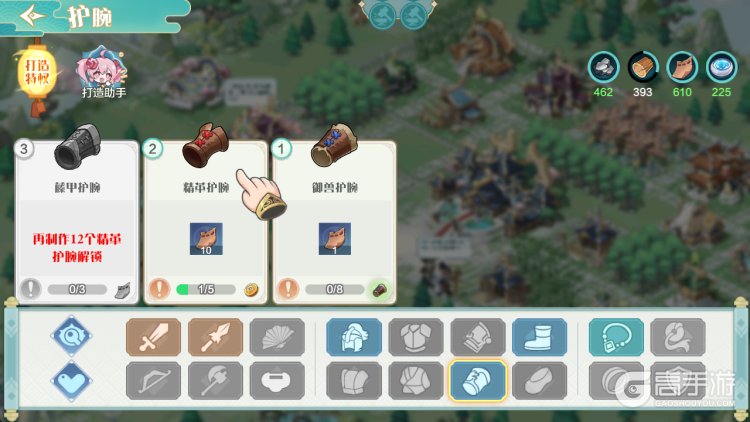Screen dimensions: 750x422
Task: Tap the leather material resource icon
Action: 681,67
